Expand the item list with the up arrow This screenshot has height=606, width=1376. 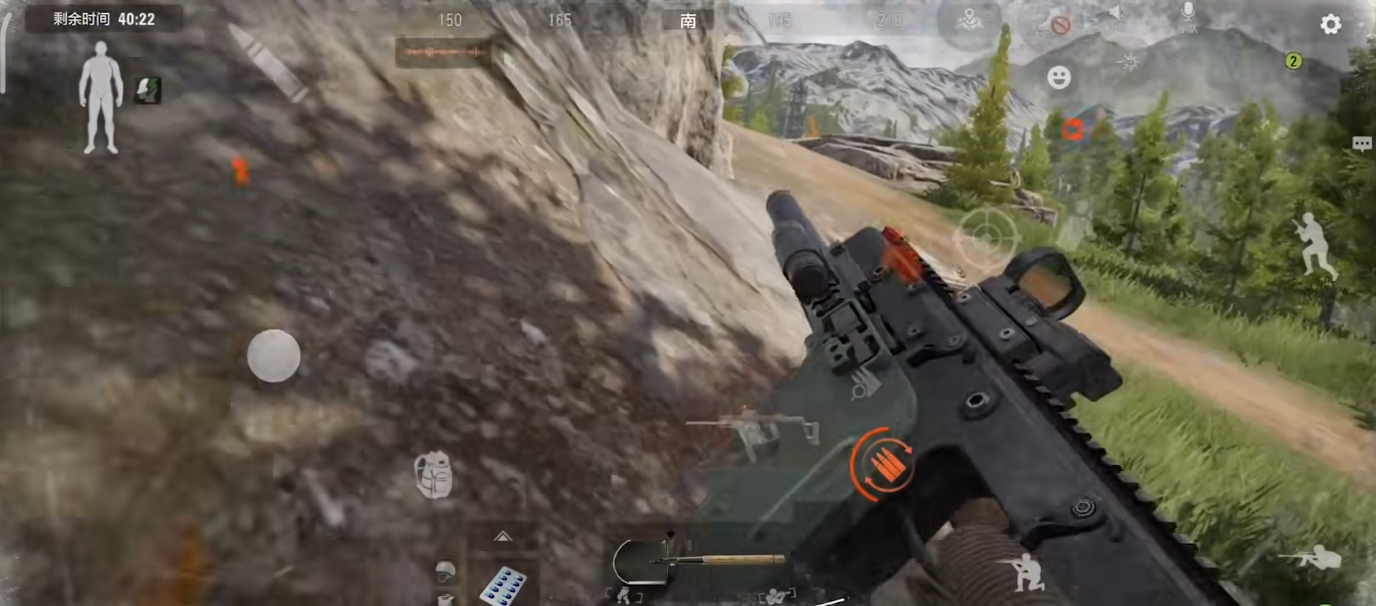pyautogui.click(x=502, y=537)
